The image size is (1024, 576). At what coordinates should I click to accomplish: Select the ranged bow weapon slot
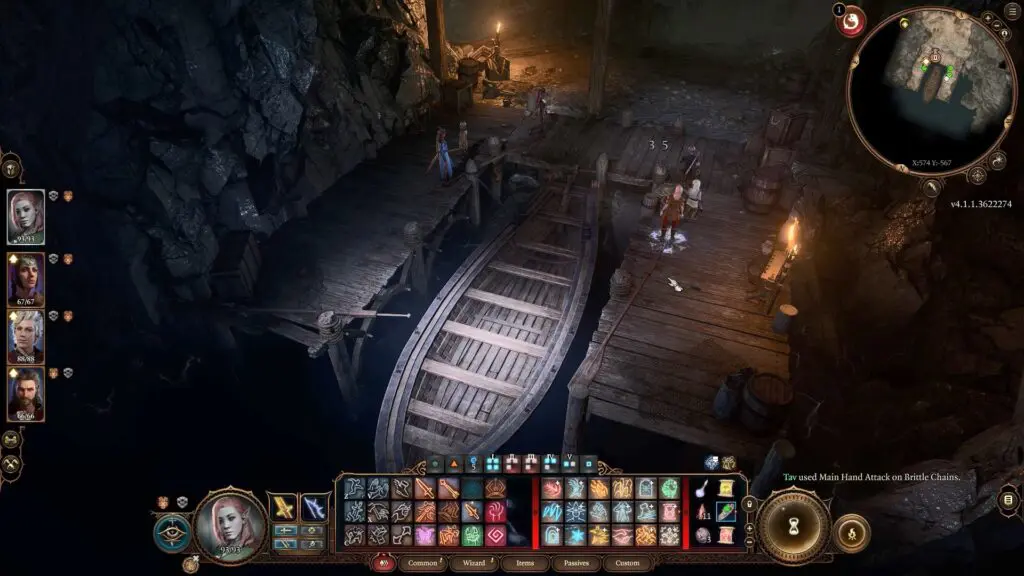pos(314,507)
